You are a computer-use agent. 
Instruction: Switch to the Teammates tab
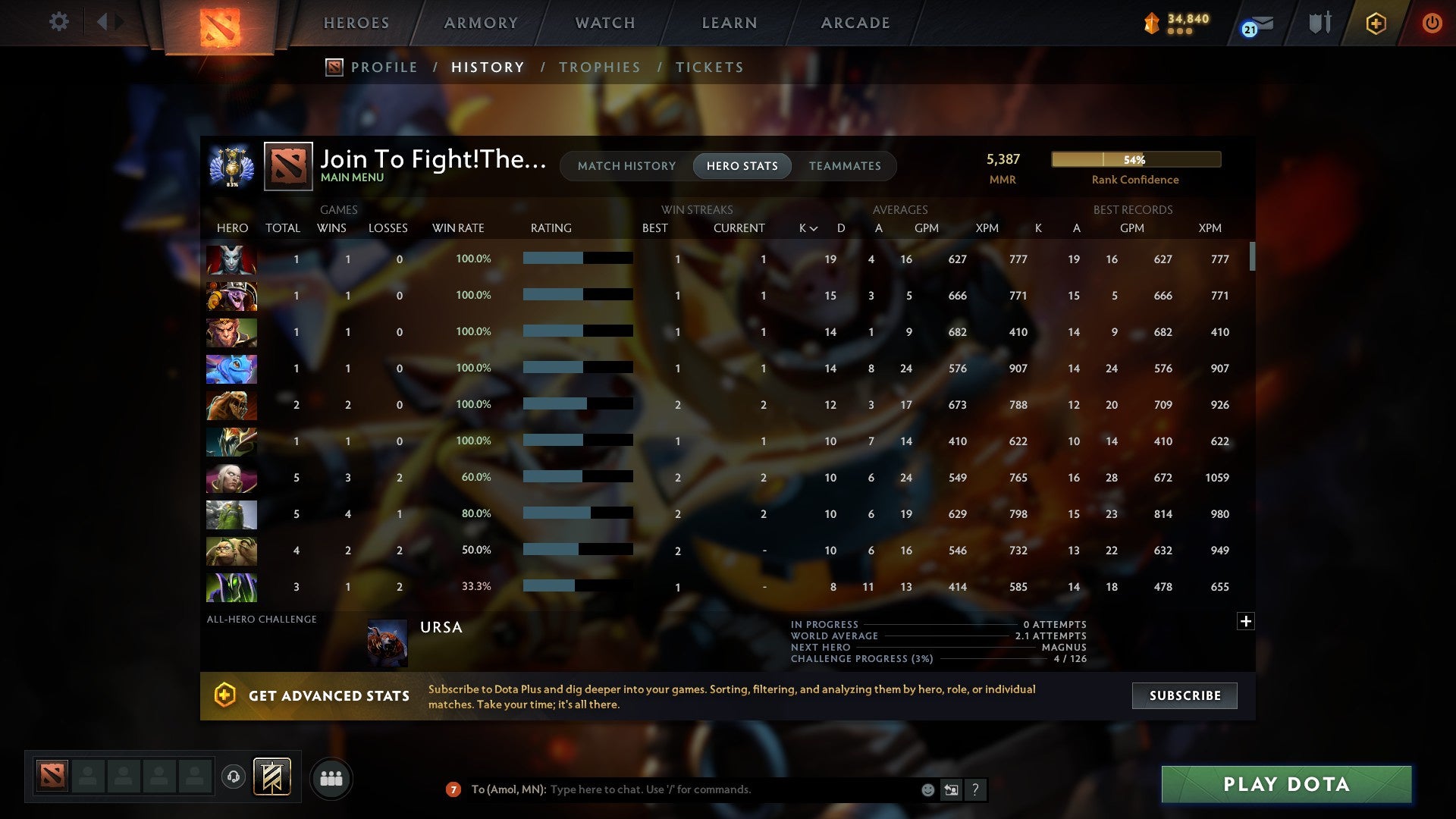845,166
